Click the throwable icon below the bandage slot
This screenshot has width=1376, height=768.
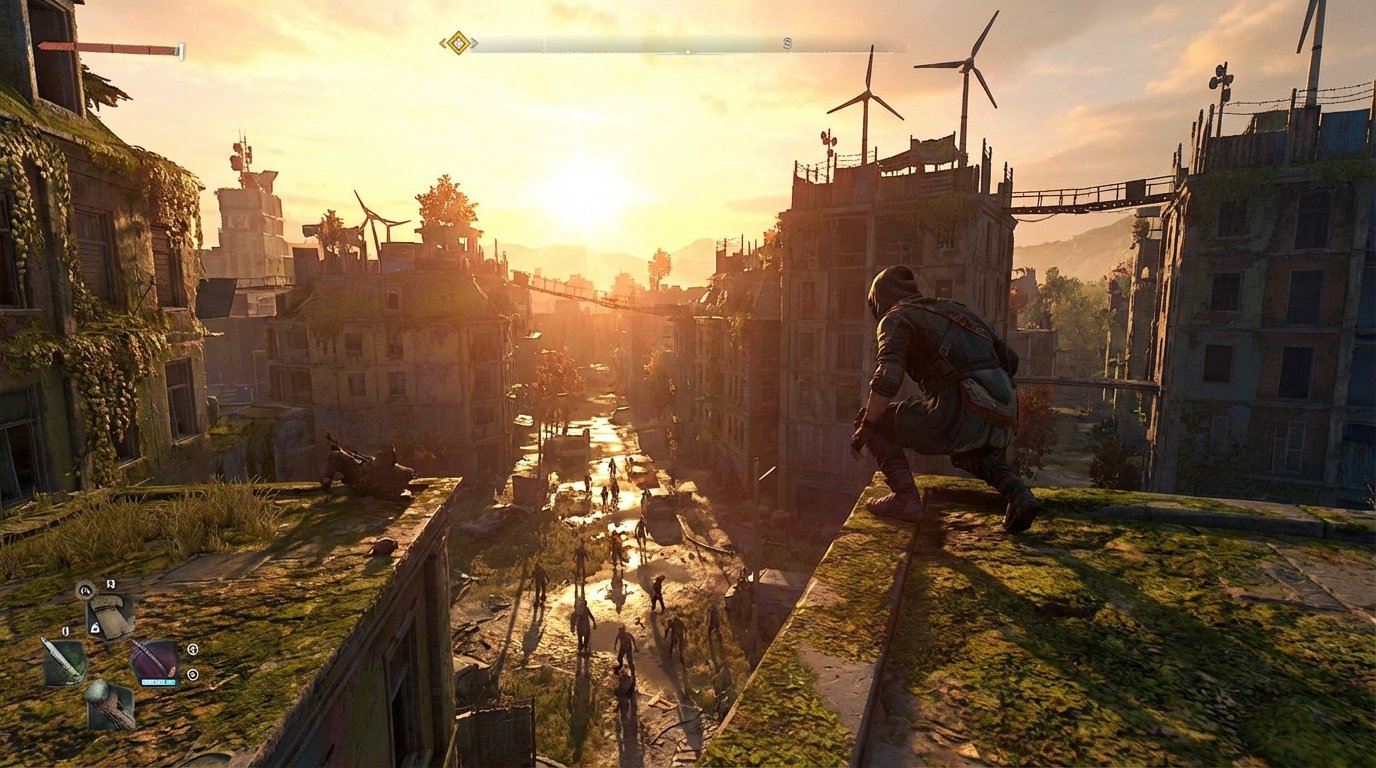click(x=193, y=674)
